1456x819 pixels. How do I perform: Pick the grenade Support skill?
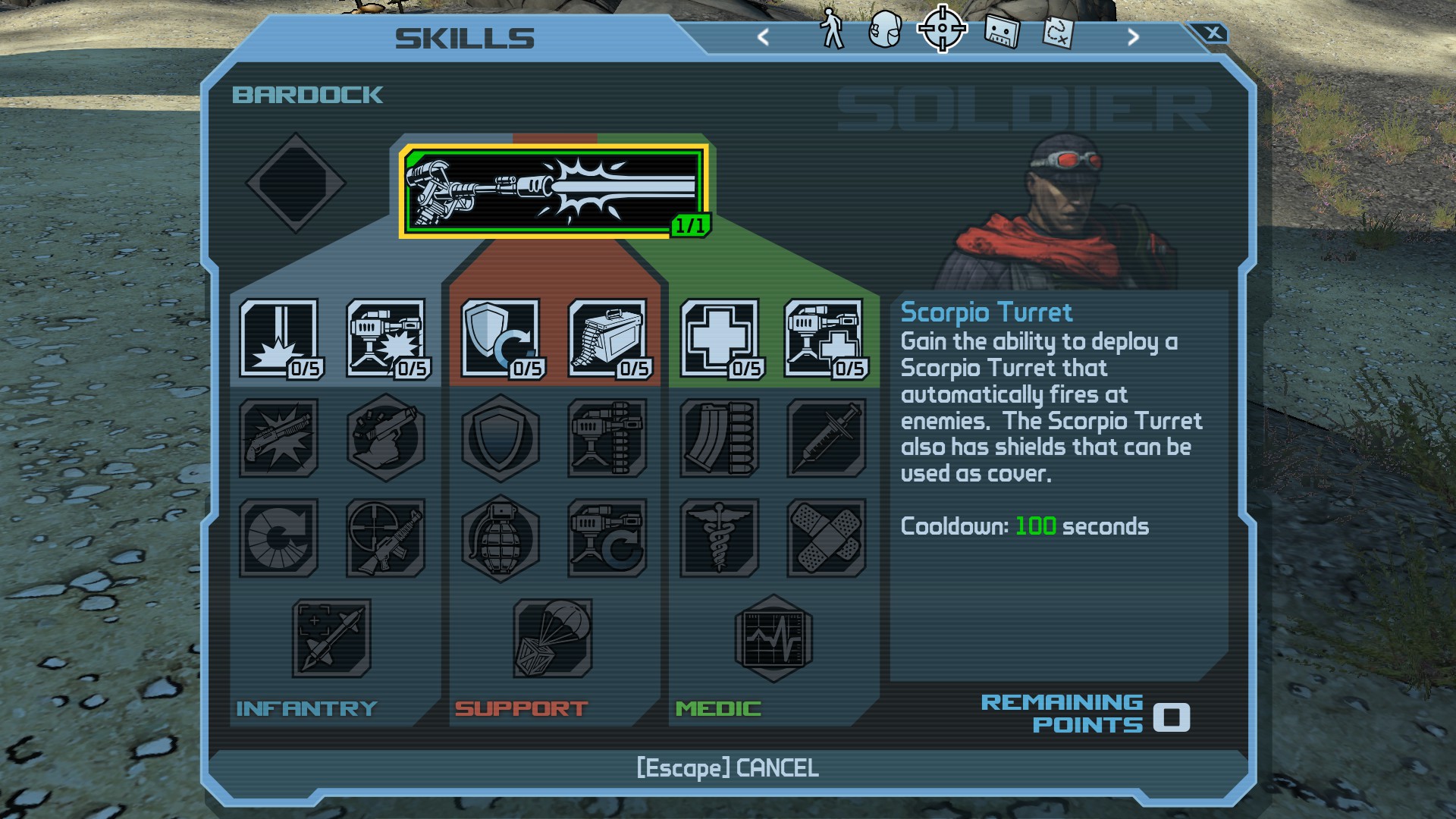[x=500, y=538]
